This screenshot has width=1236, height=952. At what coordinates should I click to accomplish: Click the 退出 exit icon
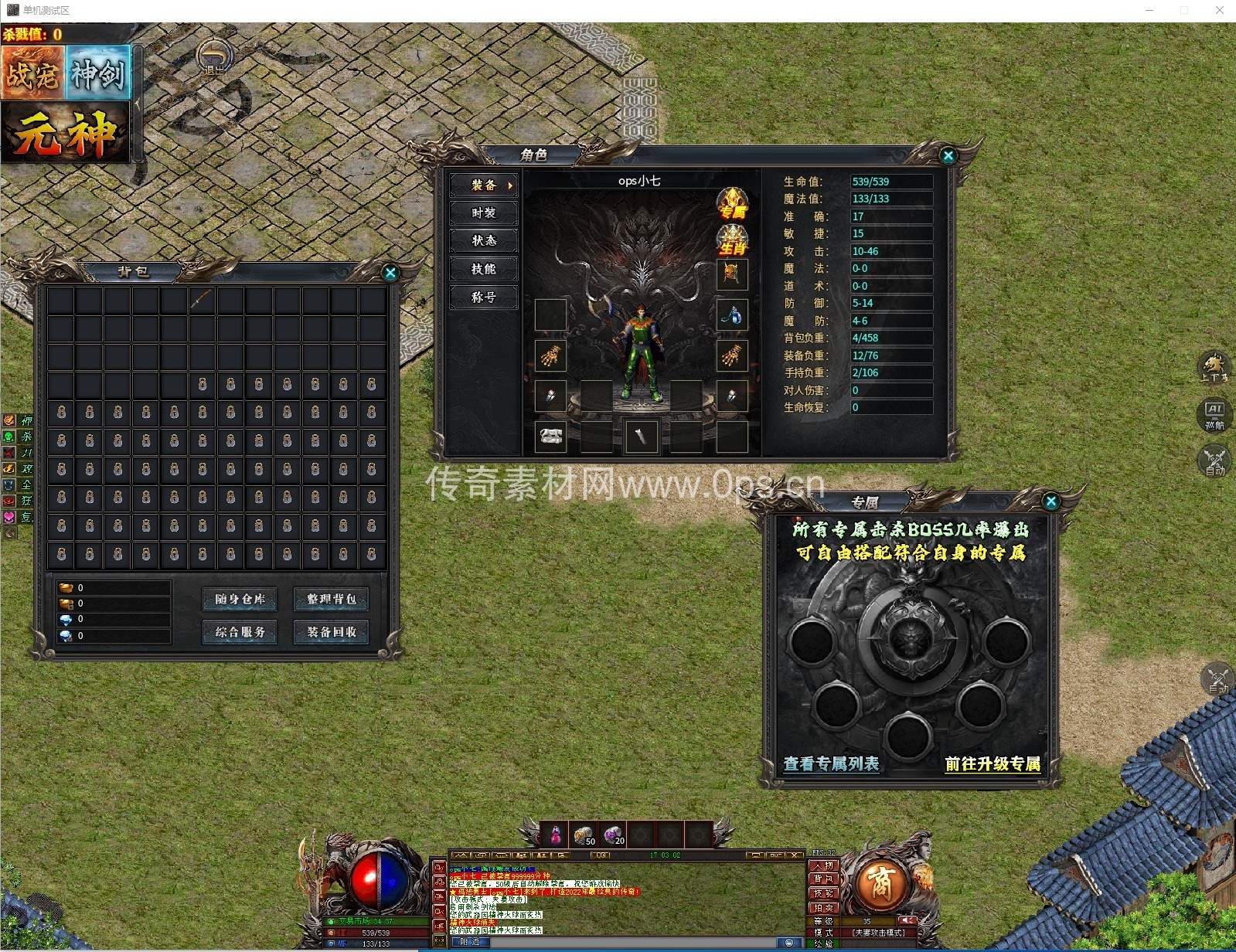pos(214,58)
